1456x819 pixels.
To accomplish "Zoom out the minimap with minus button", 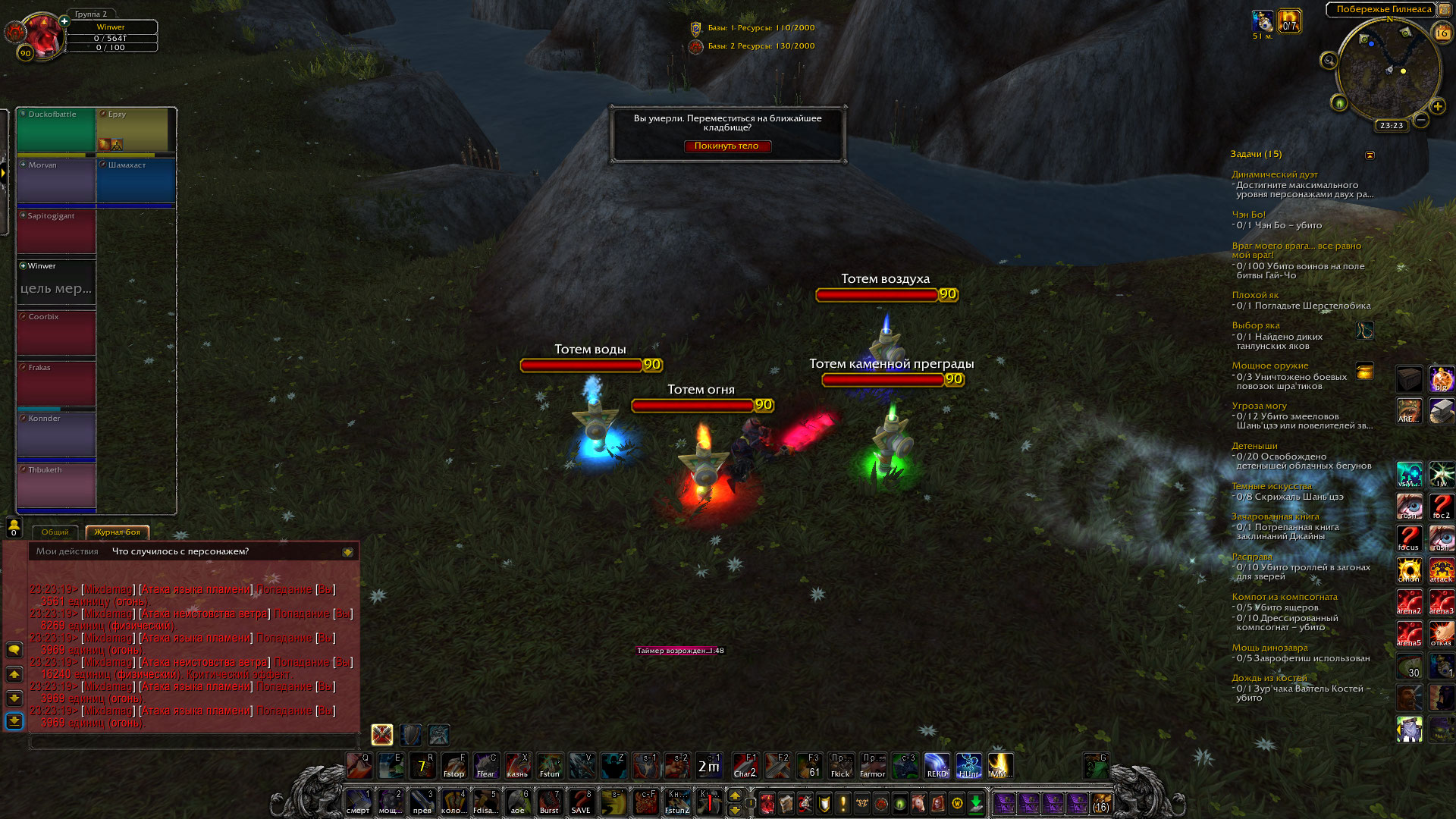I will point(1421,120).
